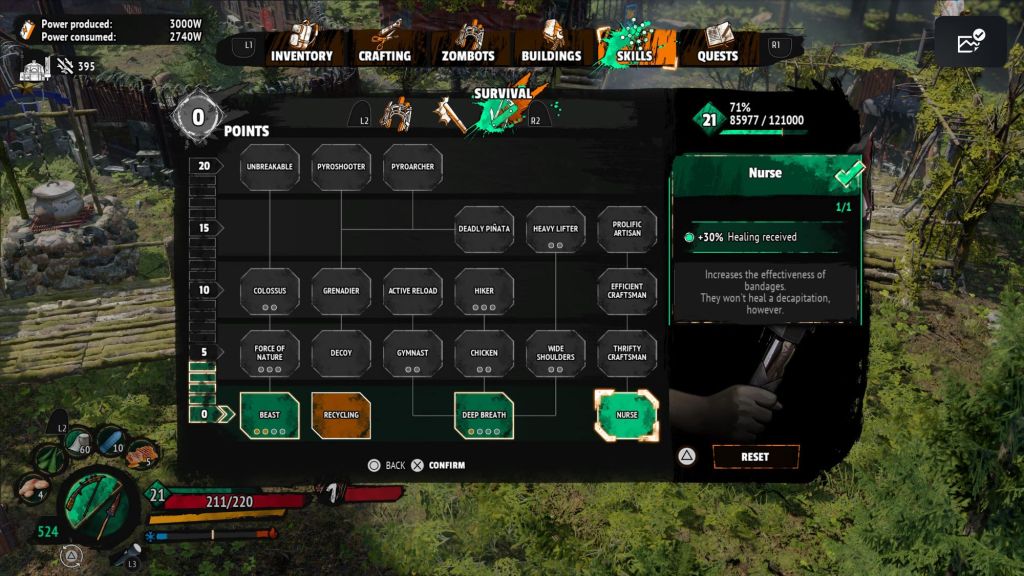This screenshot has height=576, width=1024.
Task: Open the chart overlay icon in corner
Action: (x=971, y=42)
